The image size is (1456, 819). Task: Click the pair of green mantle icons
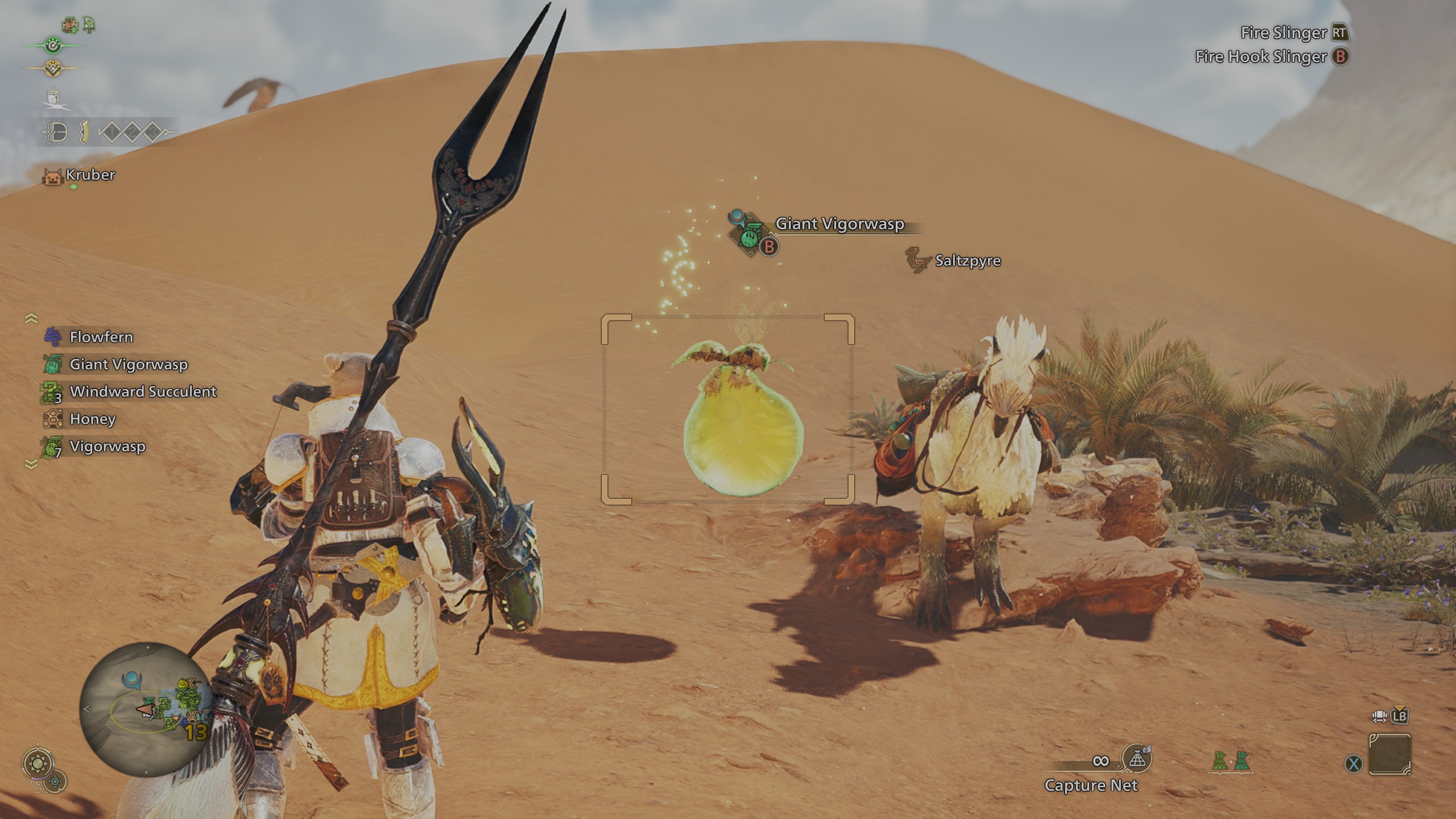[1231, 761]
